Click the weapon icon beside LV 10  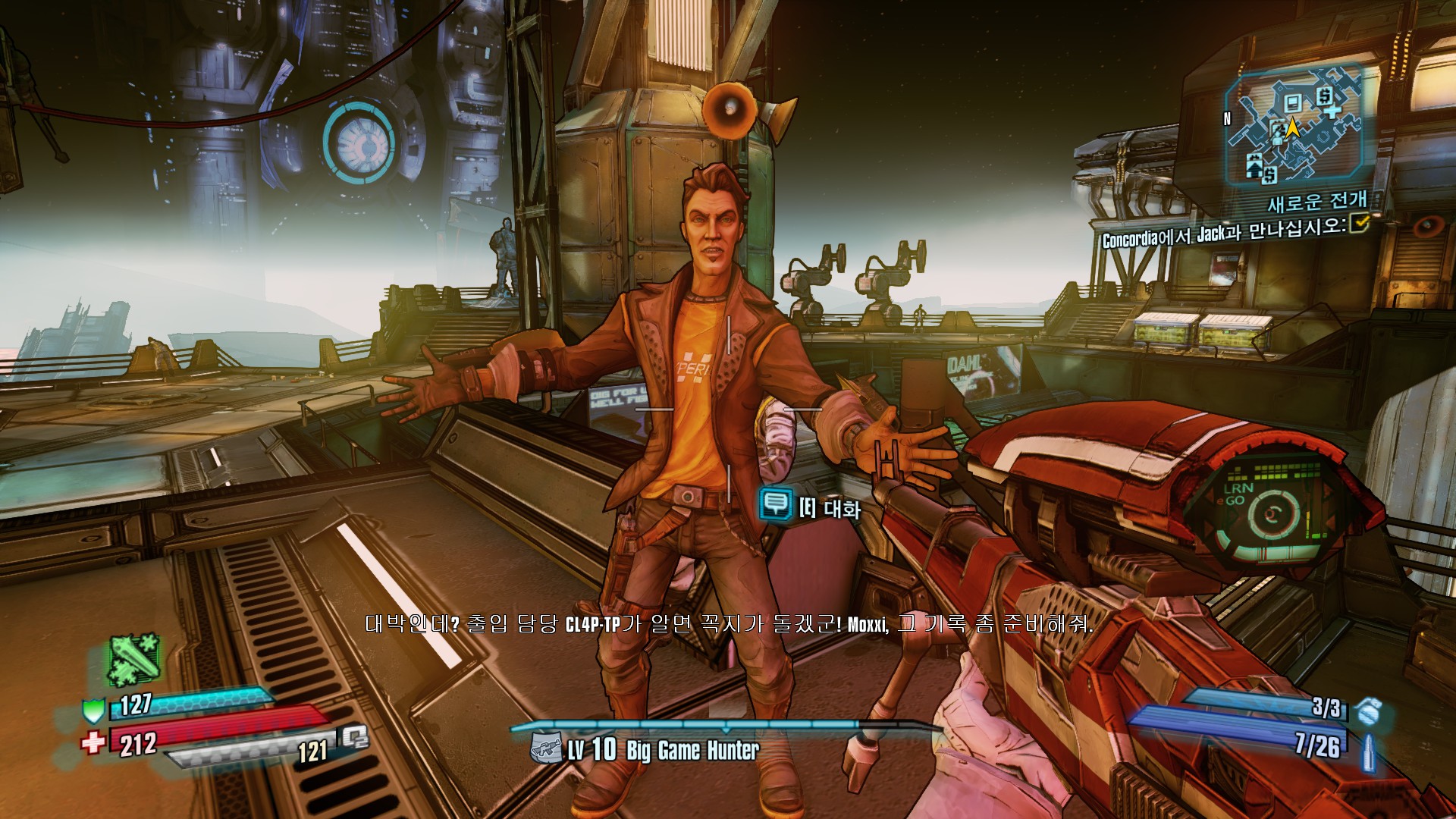coord(546,748)
